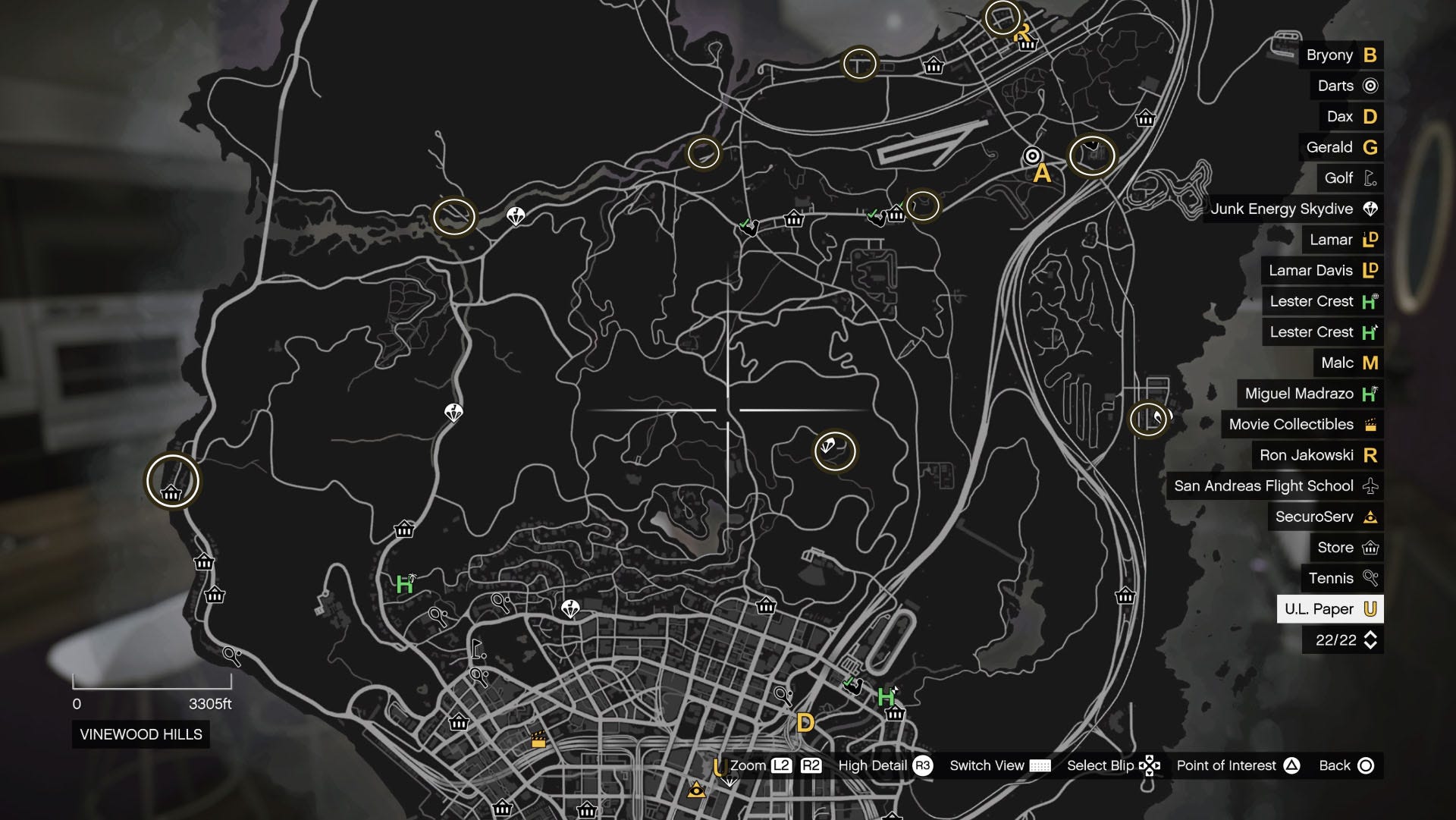Select the Ron Jakowski legend entry

pos(1317,455)
